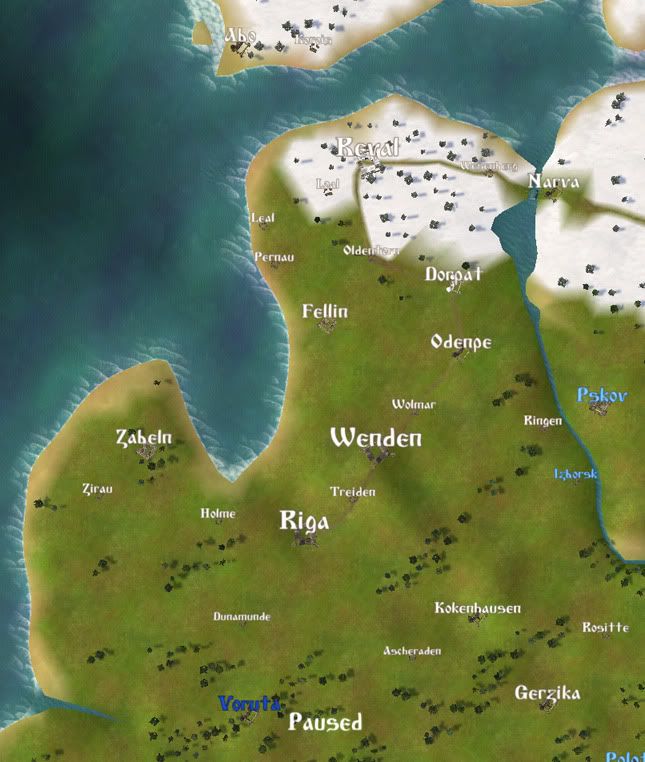
Task: Choose Dunamunde village
Action: point(241,617)
